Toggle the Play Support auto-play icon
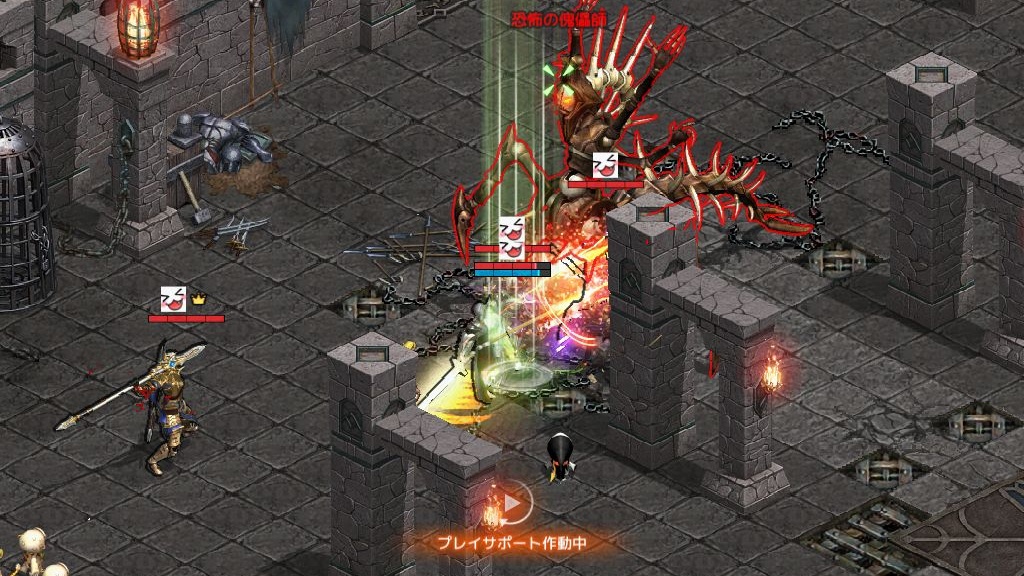1024x576 pixels. point(511,505)
